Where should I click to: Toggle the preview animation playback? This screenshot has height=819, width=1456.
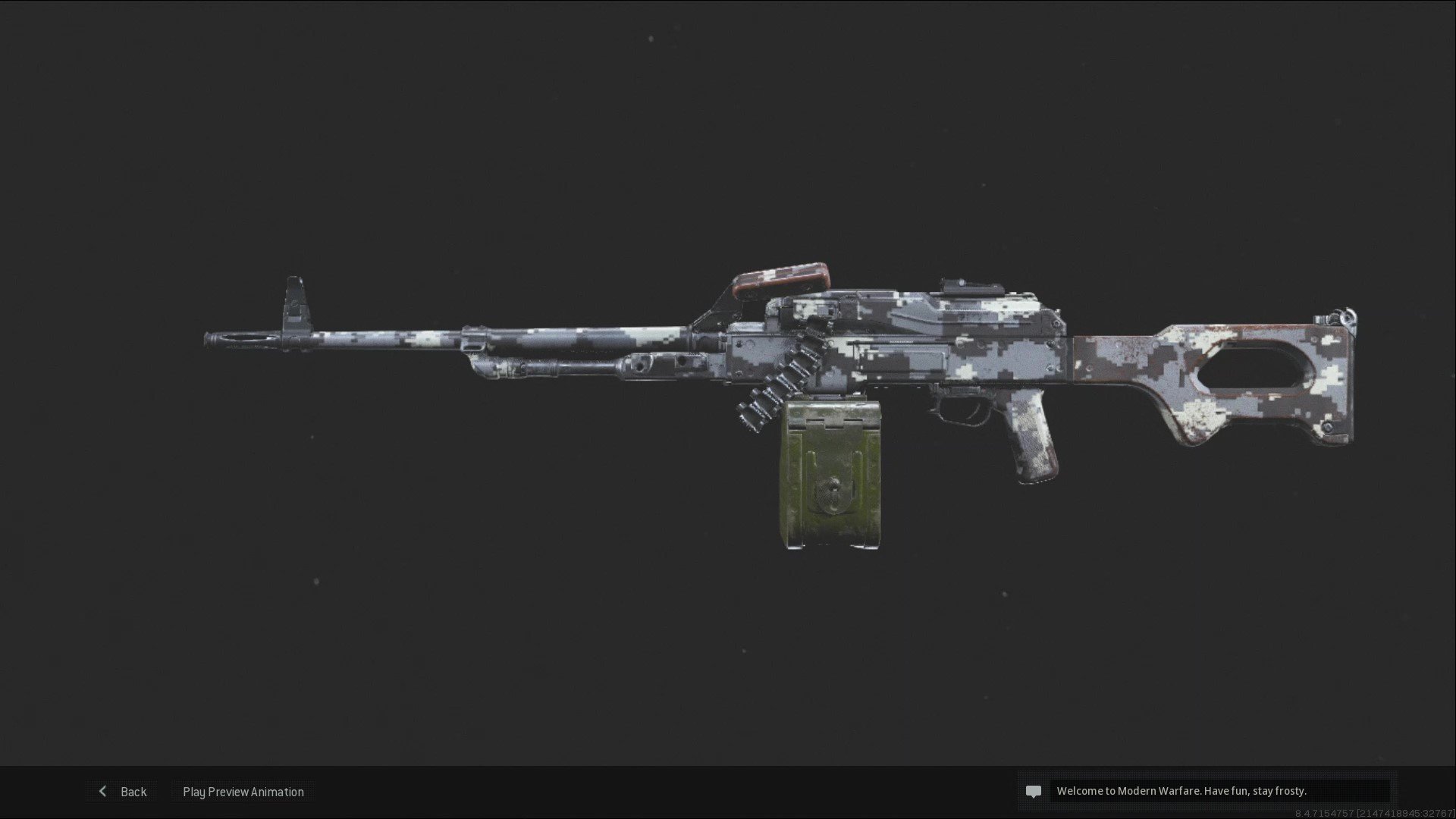(242, 791)
